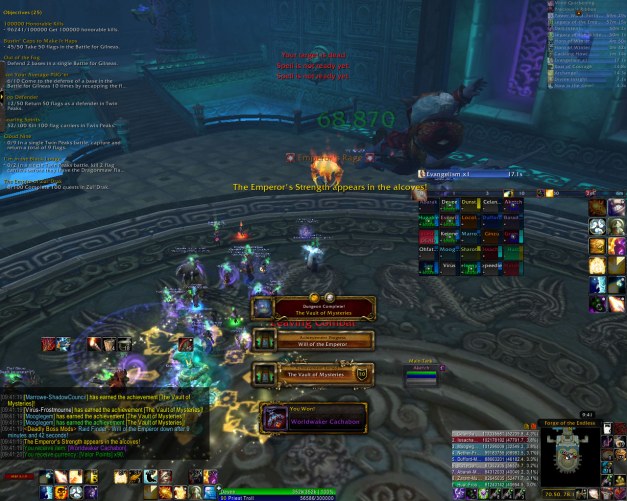The width and height of the screenshot is (627, 501).
Task: Select the Worldwaker Cachabon loot won popup
Action: tap(312, 416)
